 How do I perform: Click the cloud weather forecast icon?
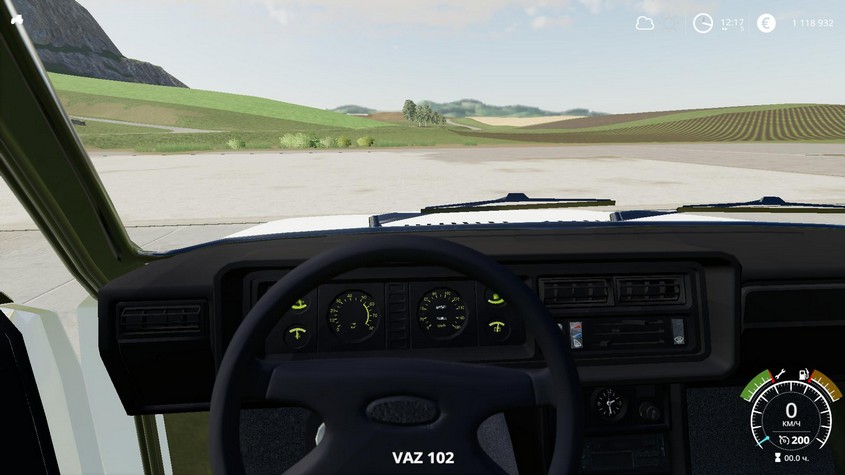pyautogui.click(x=645, y=23)
